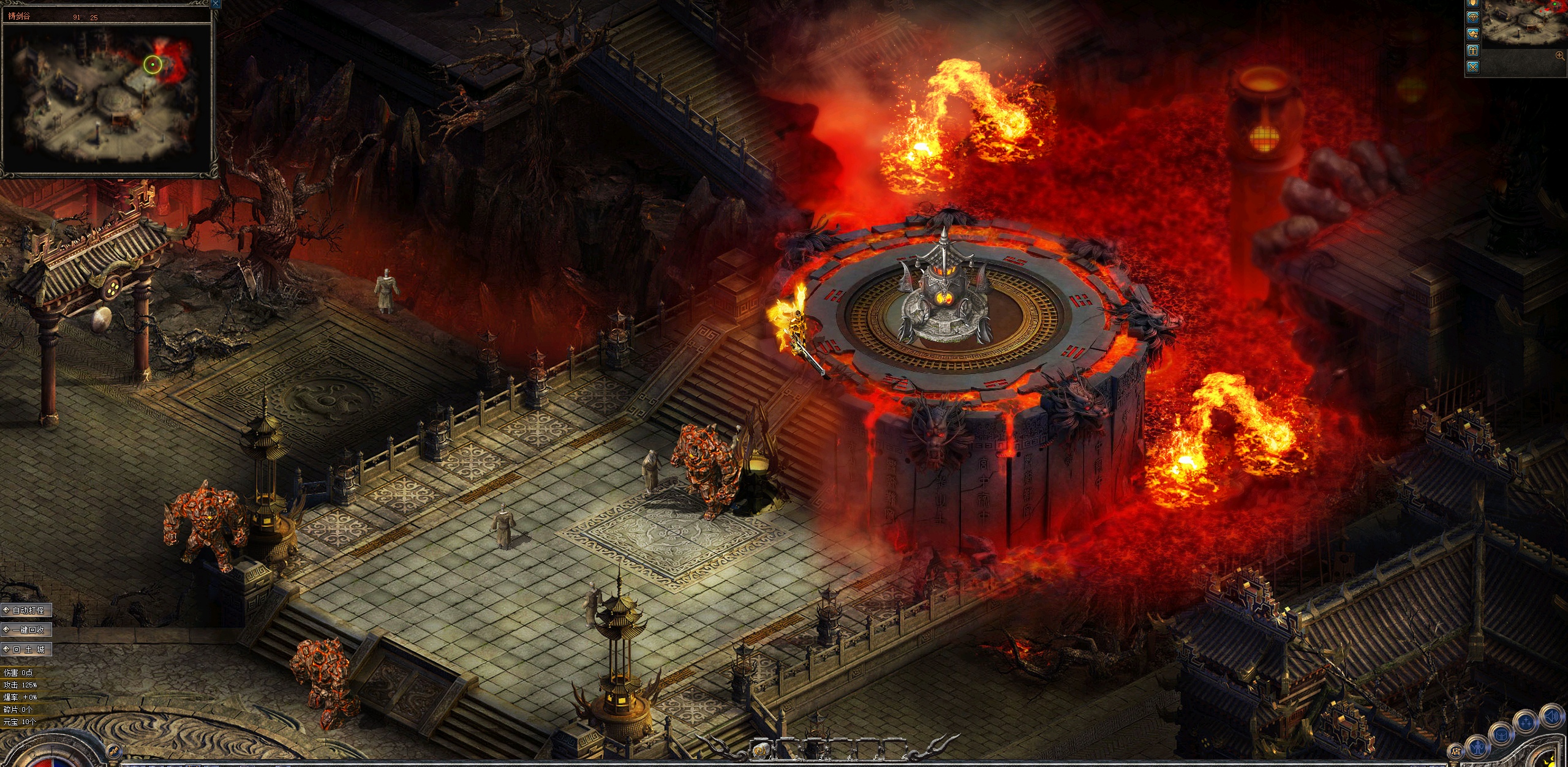Open the backpack inventory

[1501, 733]
